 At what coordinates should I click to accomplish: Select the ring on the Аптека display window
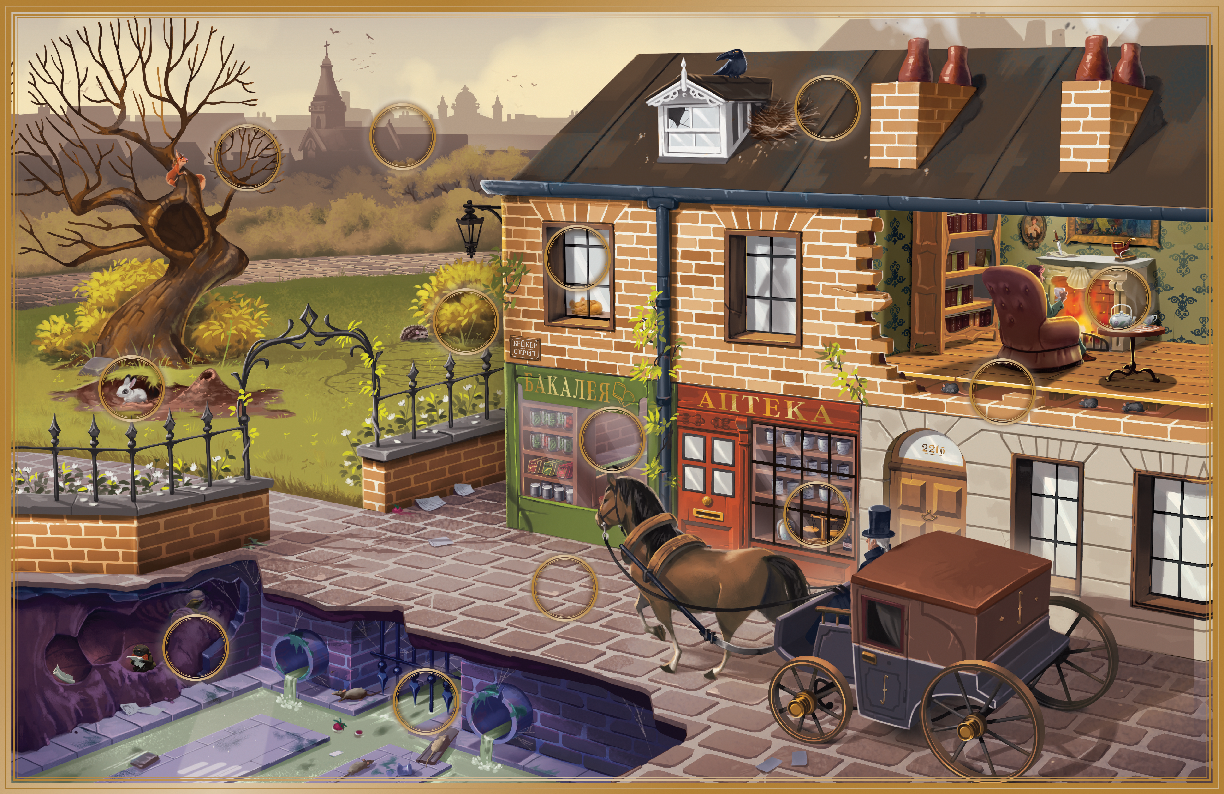[x=816, y=514]
